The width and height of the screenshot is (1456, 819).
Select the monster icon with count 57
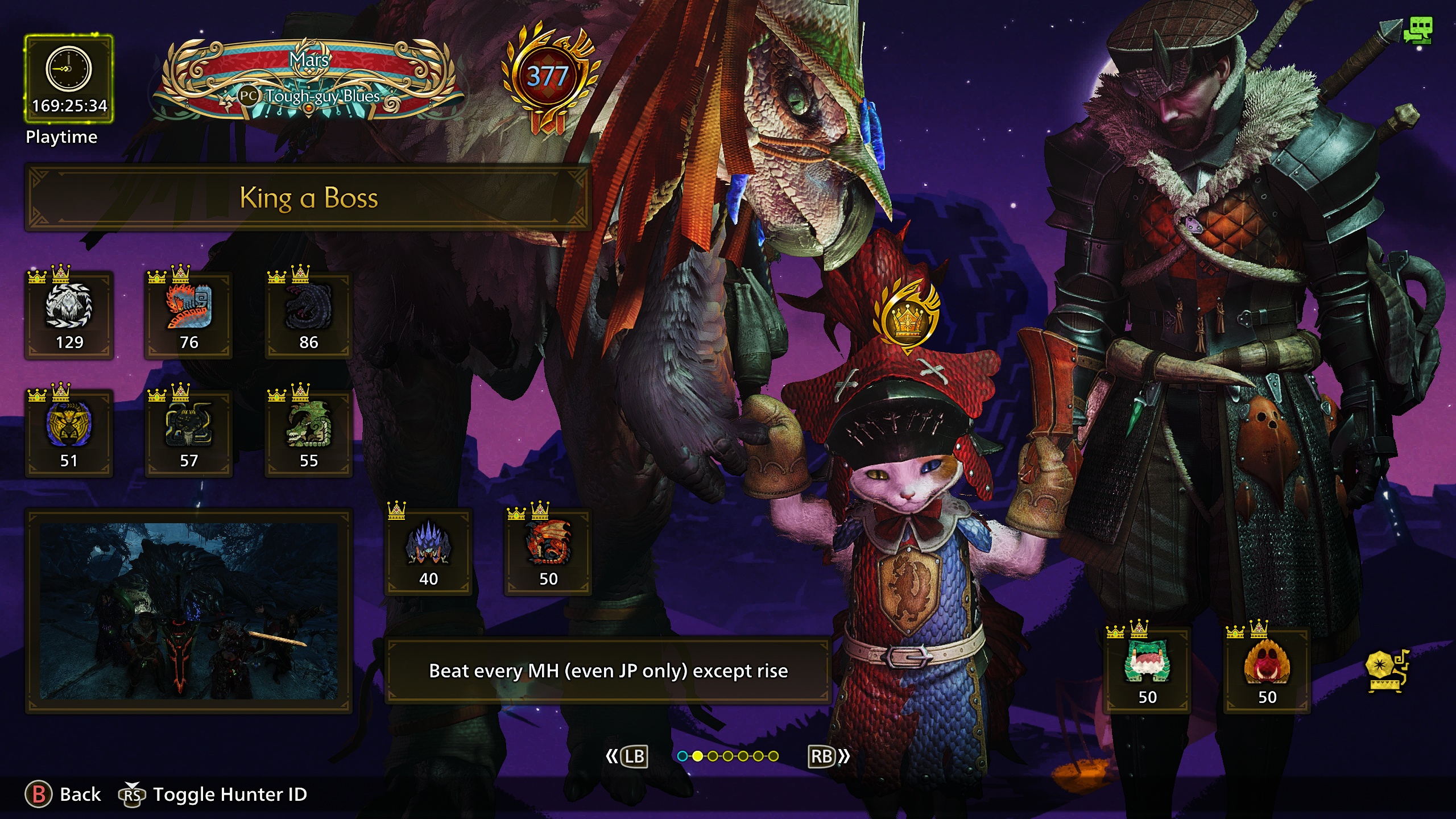pos(189,433)
